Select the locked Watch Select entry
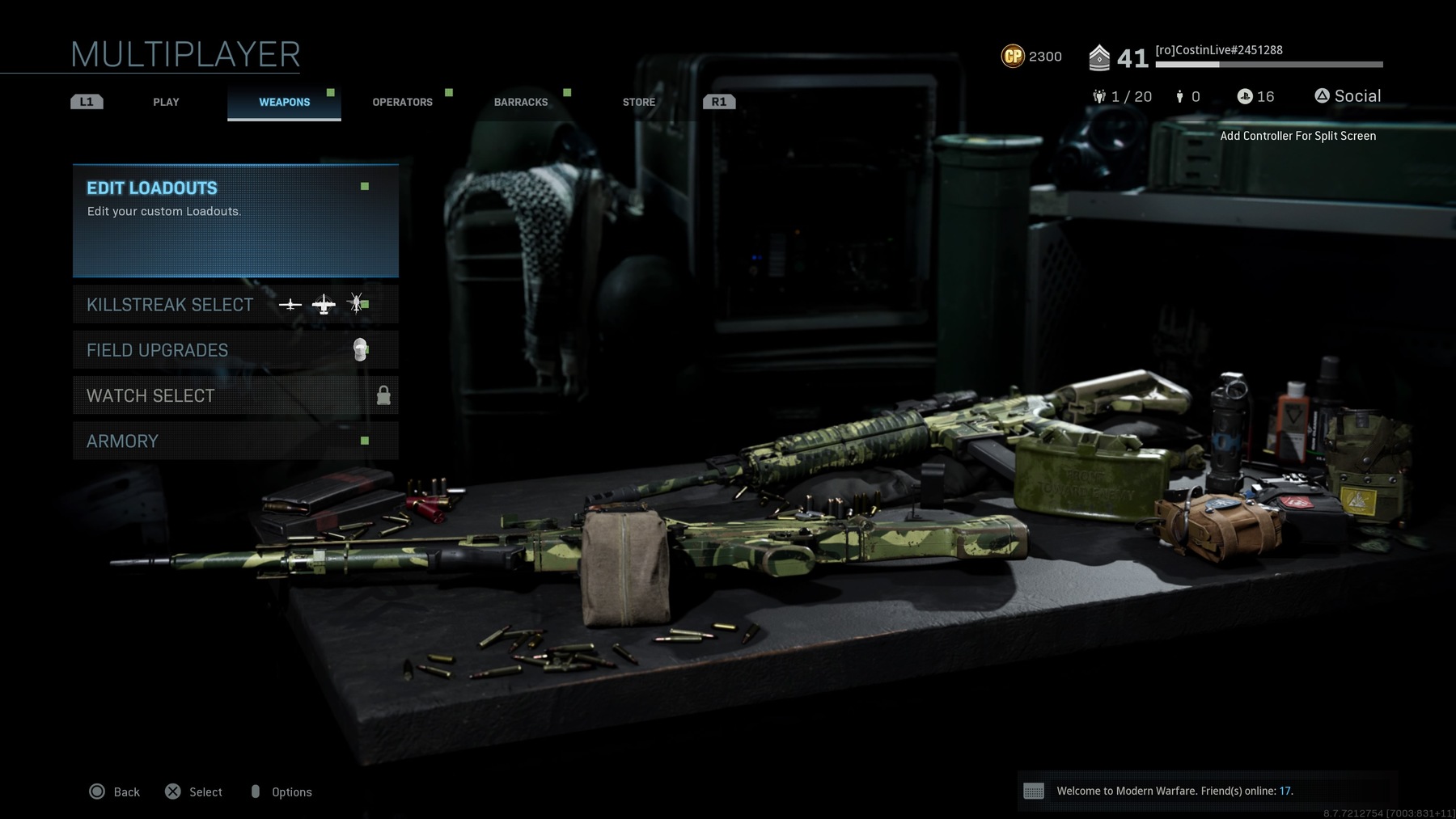The image size is (1456, 819). coord(235,395)
